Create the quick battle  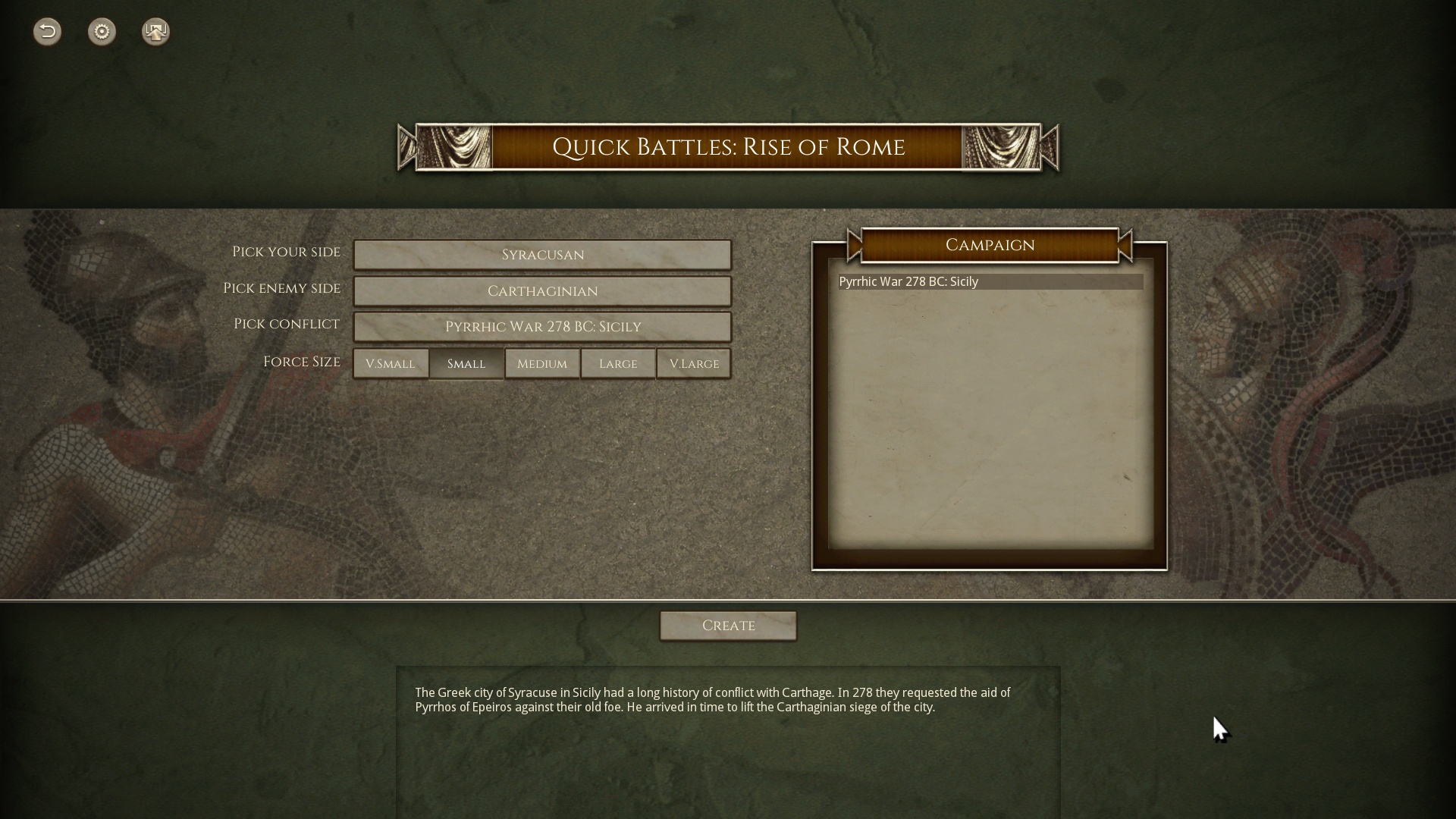pos(728,626)
